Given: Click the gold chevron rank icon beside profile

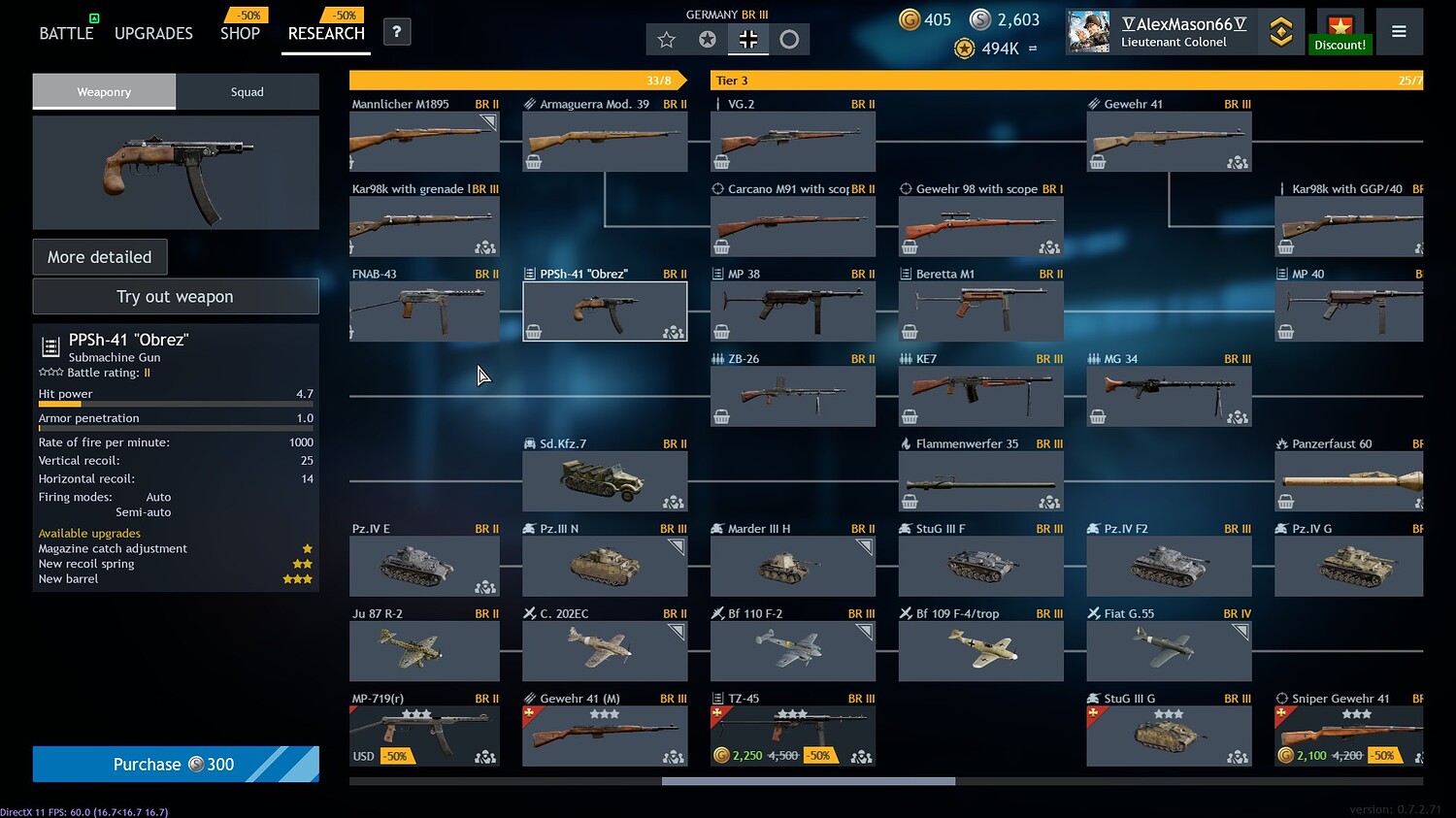Looking at the screenshot, I should coord(1281,31).
